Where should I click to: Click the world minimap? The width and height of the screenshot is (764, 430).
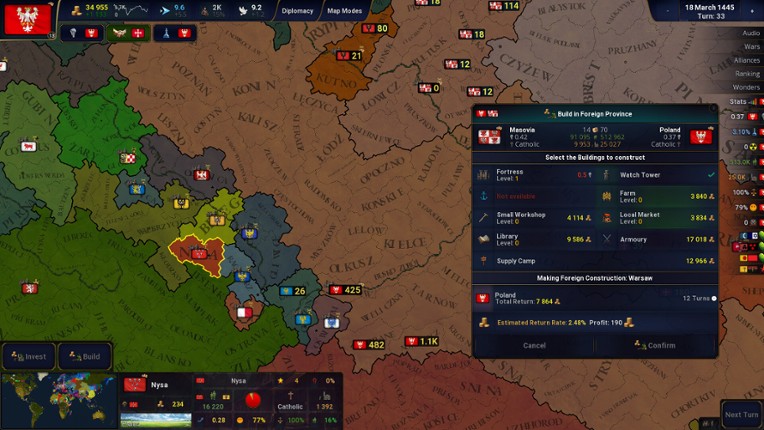pos(58,400)
